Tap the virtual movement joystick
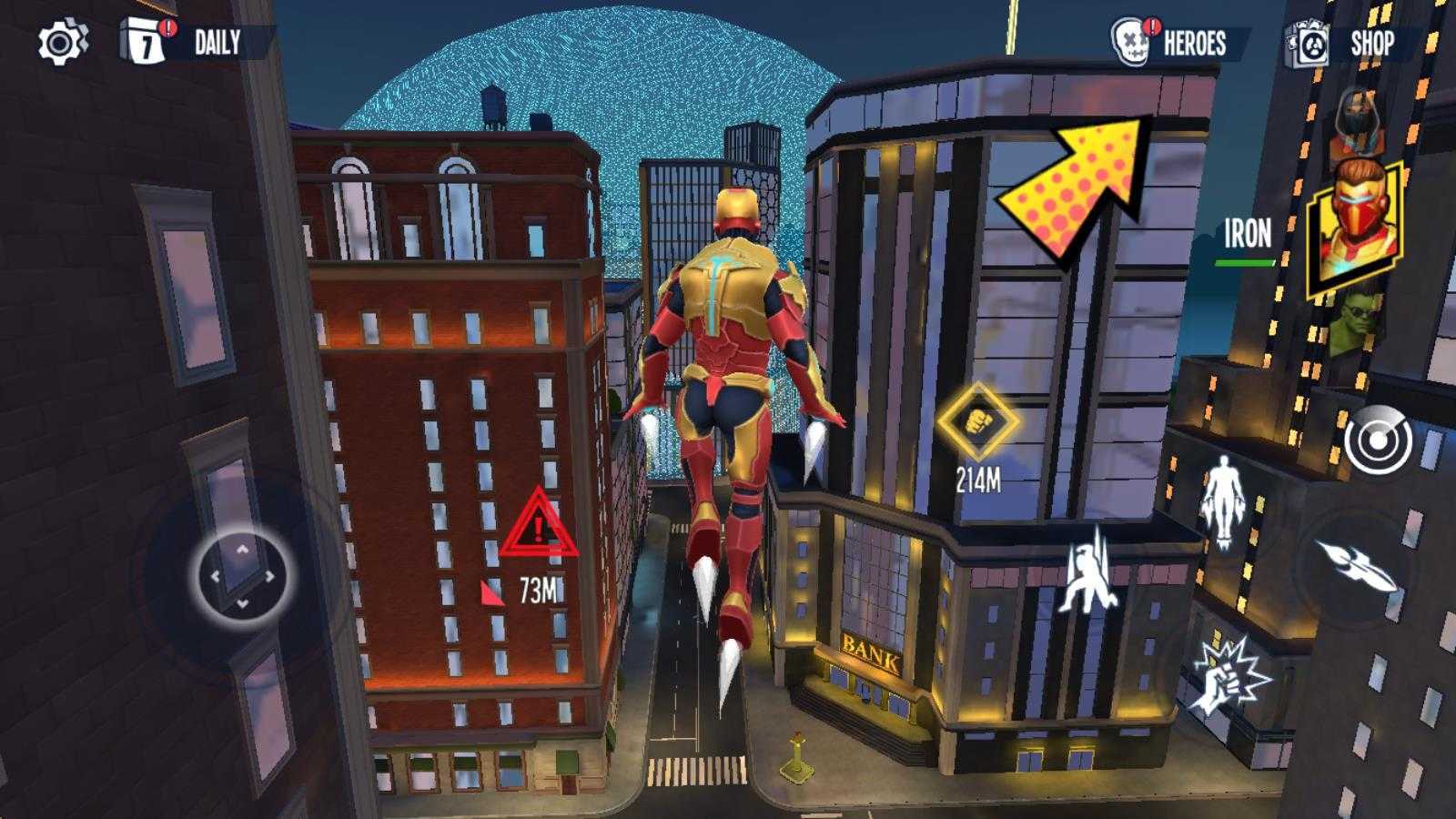This screenshot has width=1456, height=819. 243,575
